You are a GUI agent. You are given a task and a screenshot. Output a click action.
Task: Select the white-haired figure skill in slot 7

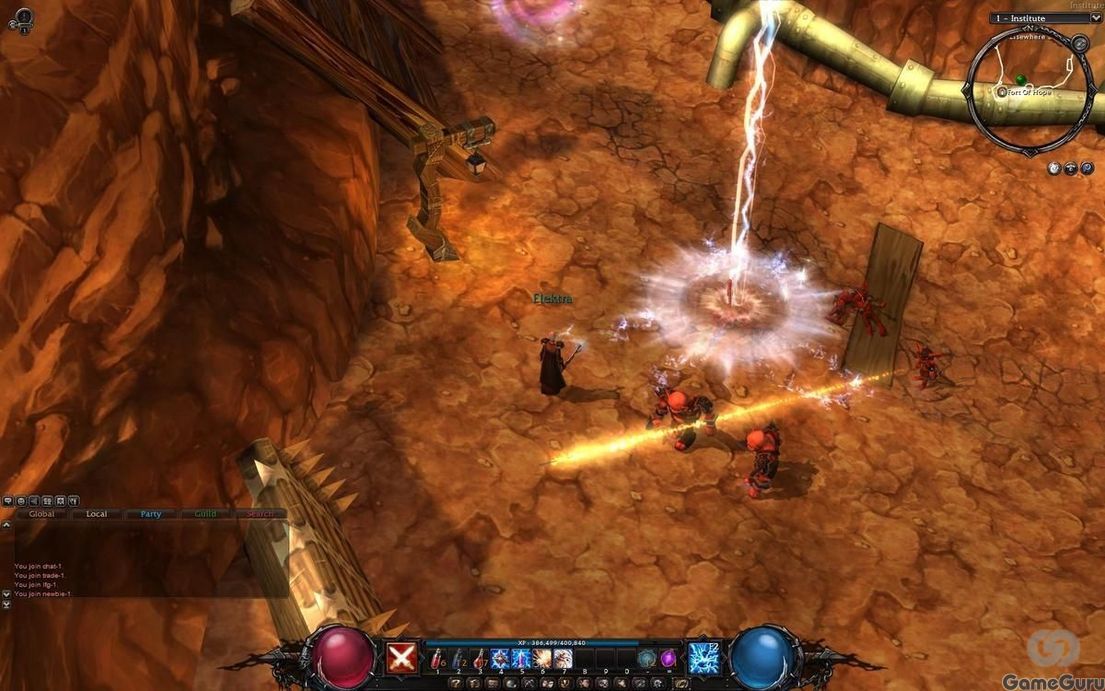click(x=563, y=658)
